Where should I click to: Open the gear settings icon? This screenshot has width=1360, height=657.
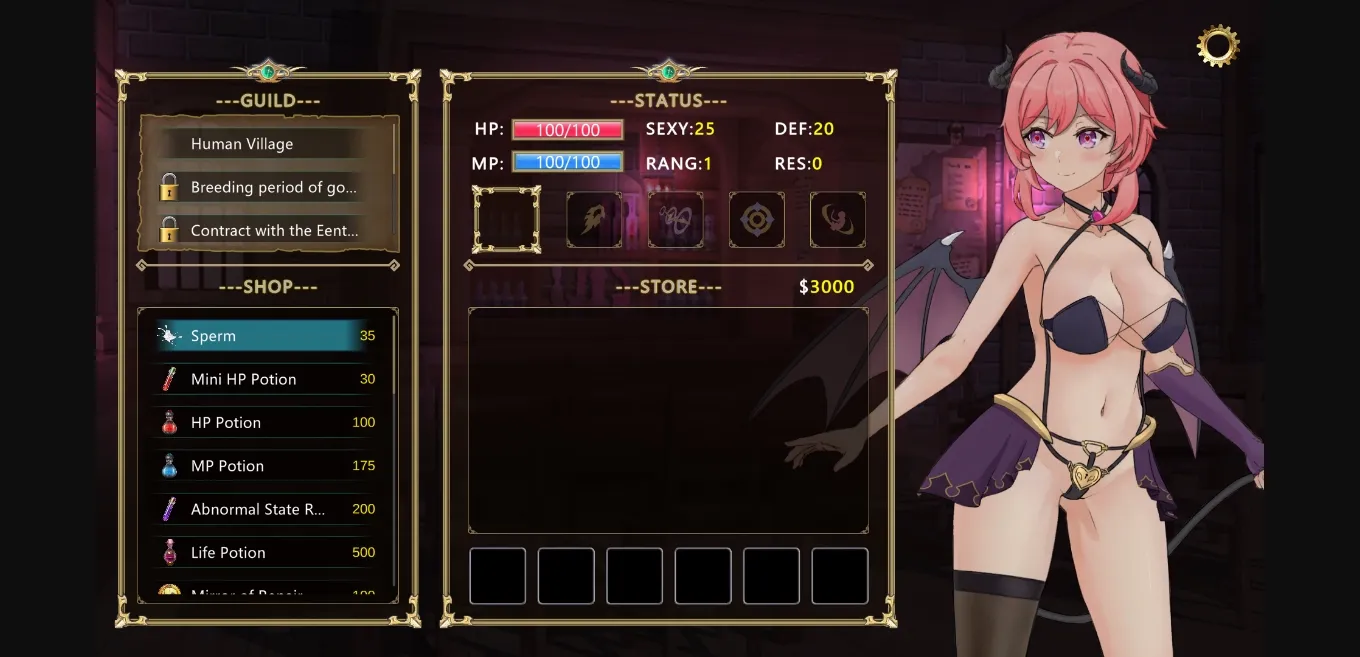coord(1217,45)
